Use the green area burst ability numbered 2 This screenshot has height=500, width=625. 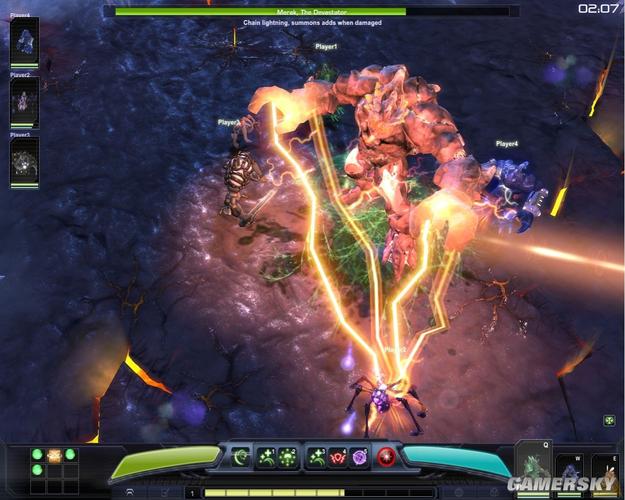(x=288, y=457)
